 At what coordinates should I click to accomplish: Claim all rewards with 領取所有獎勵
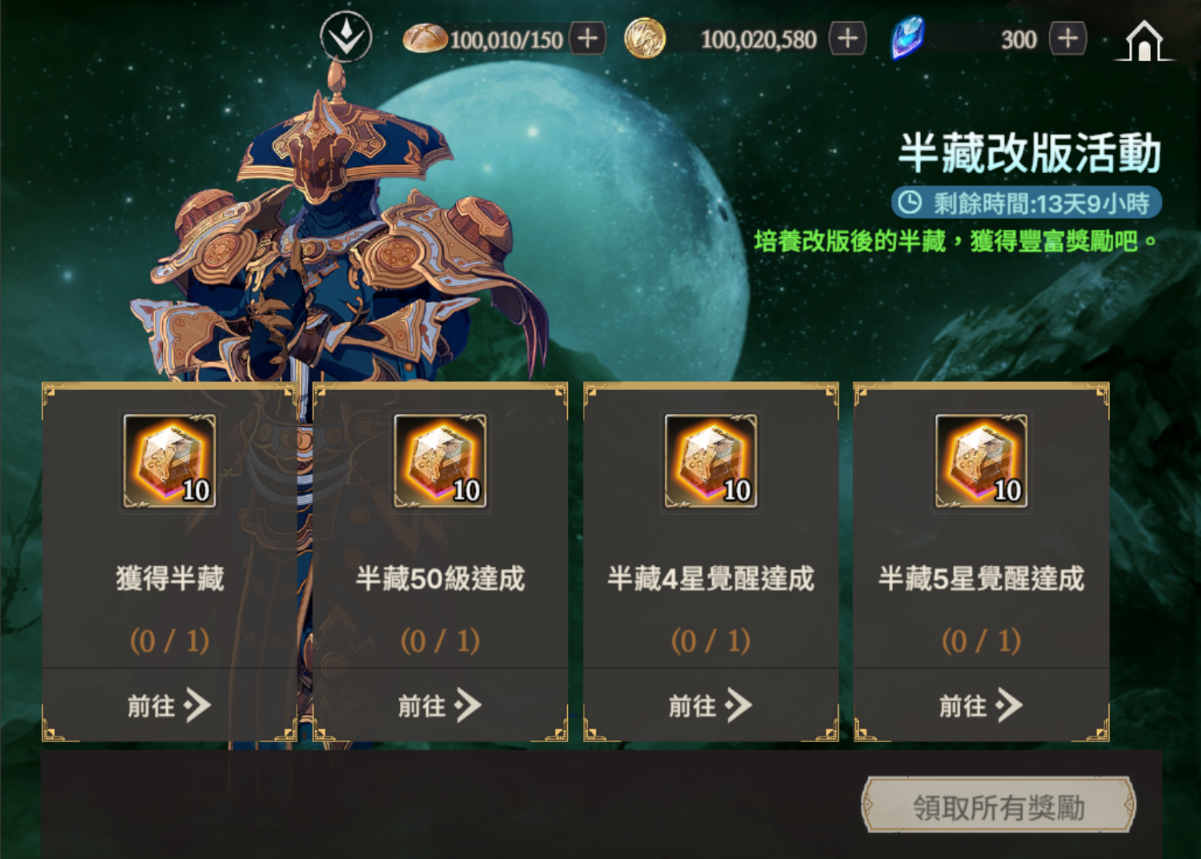click(x=998, y=806)
